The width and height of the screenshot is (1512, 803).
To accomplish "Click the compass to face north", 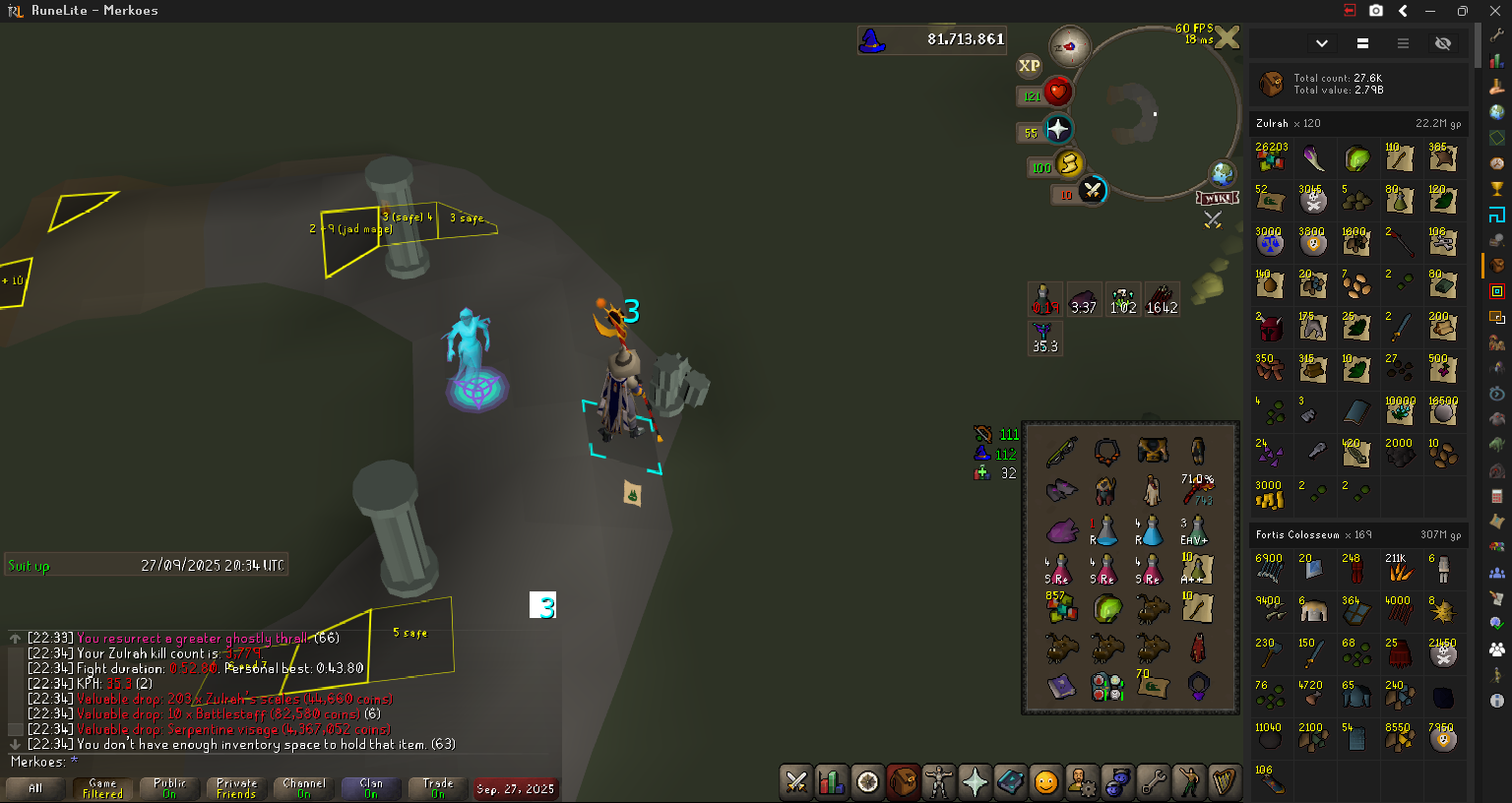I will pyautogui.click(x=1069, y=46).
